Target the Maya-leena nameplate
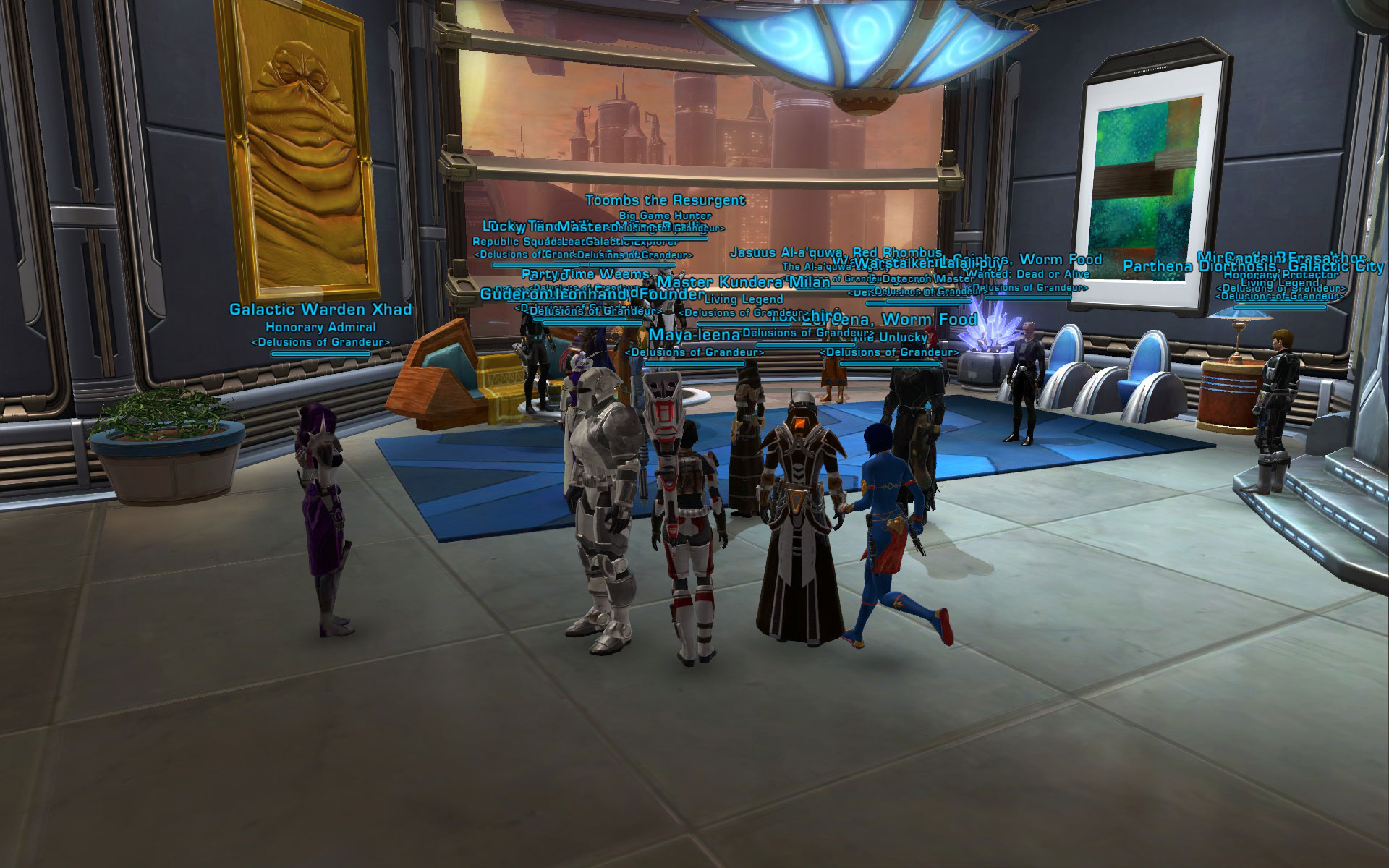The width and height of the screenshot is (1389, 868). pyautogui.click(x=694, y=335)
